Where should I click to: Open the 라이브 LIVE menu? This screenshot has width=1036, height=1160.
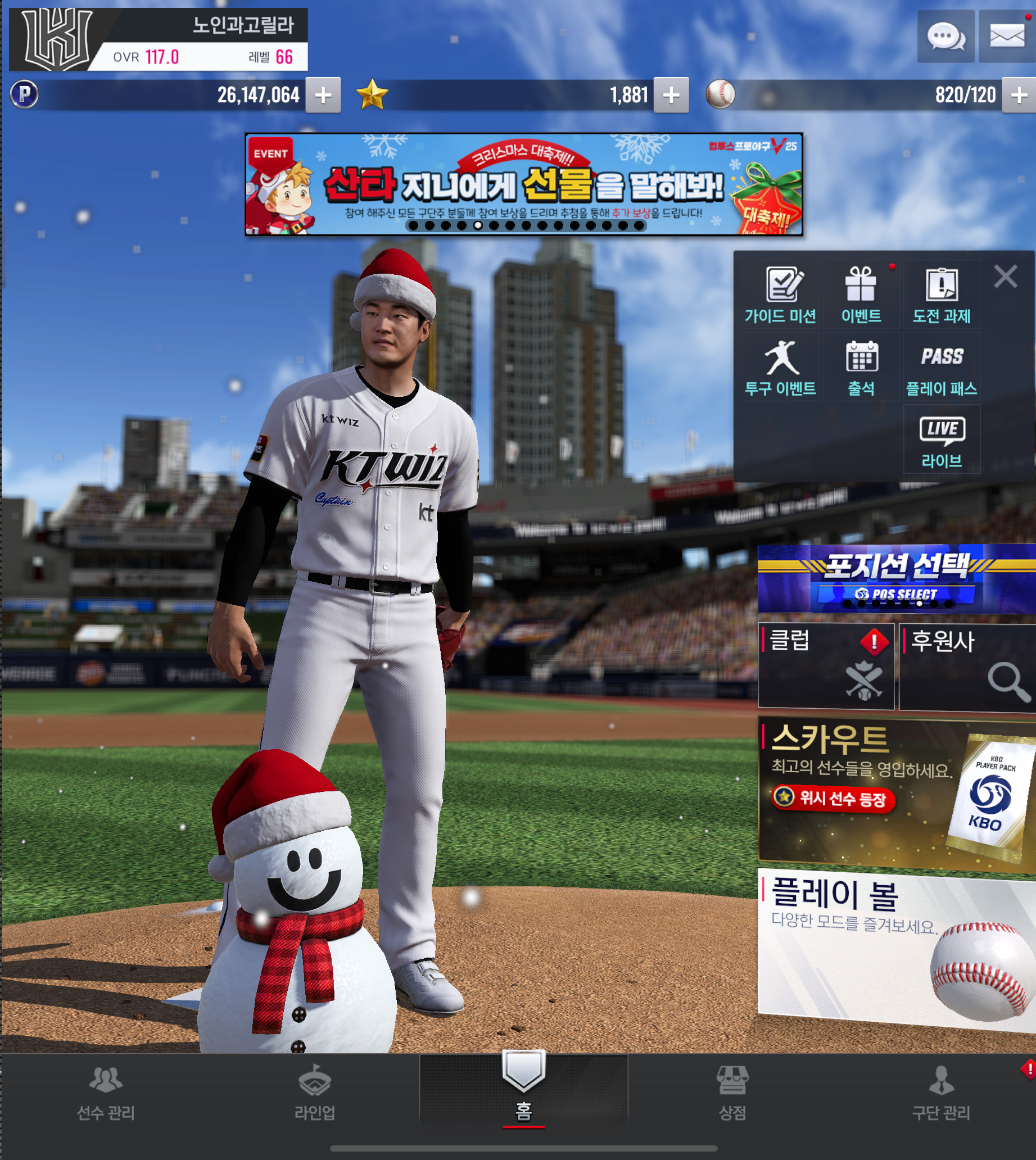(942, 440)
